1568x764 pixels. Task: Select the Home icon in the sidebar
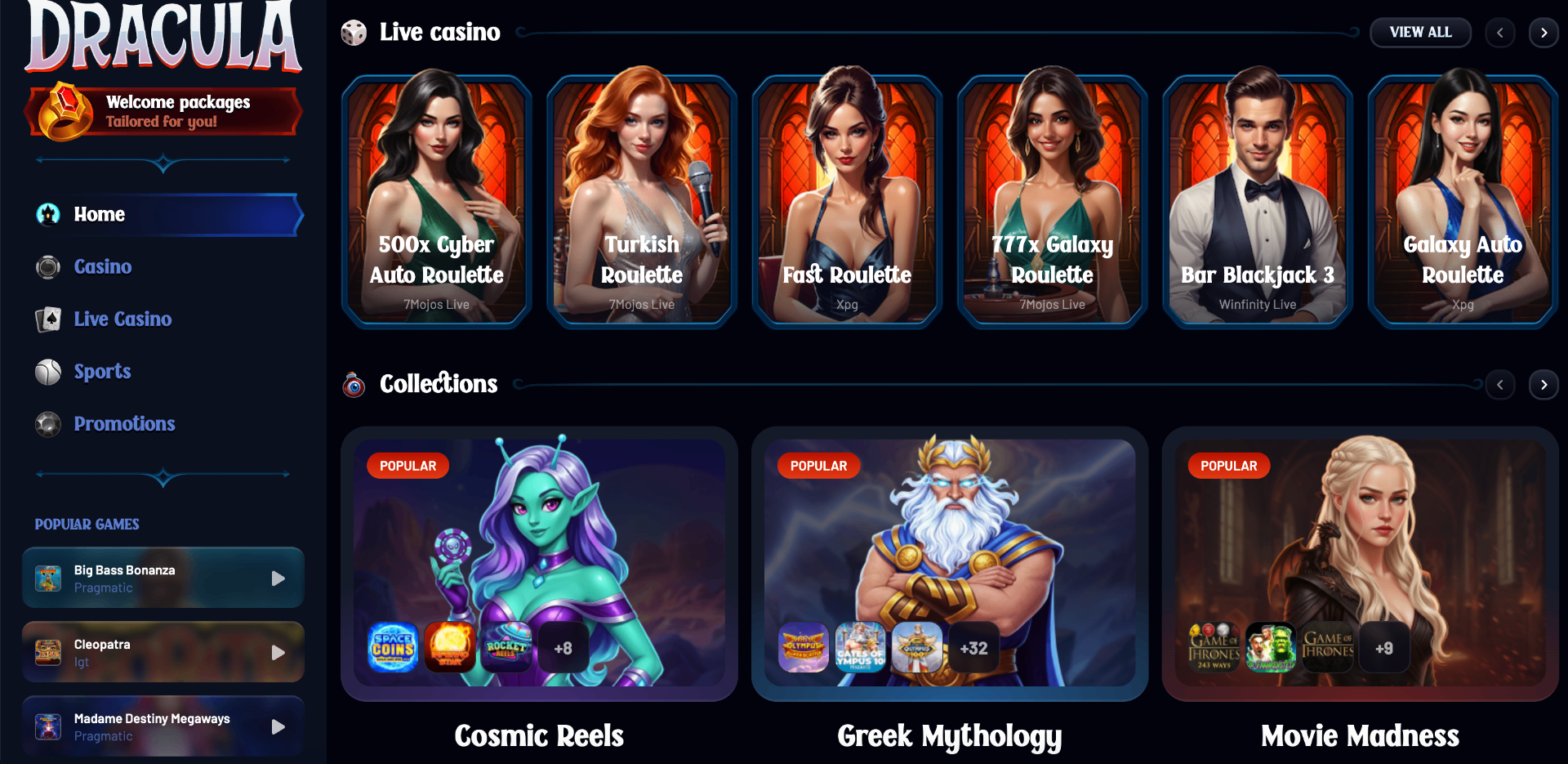pos(47,214)
